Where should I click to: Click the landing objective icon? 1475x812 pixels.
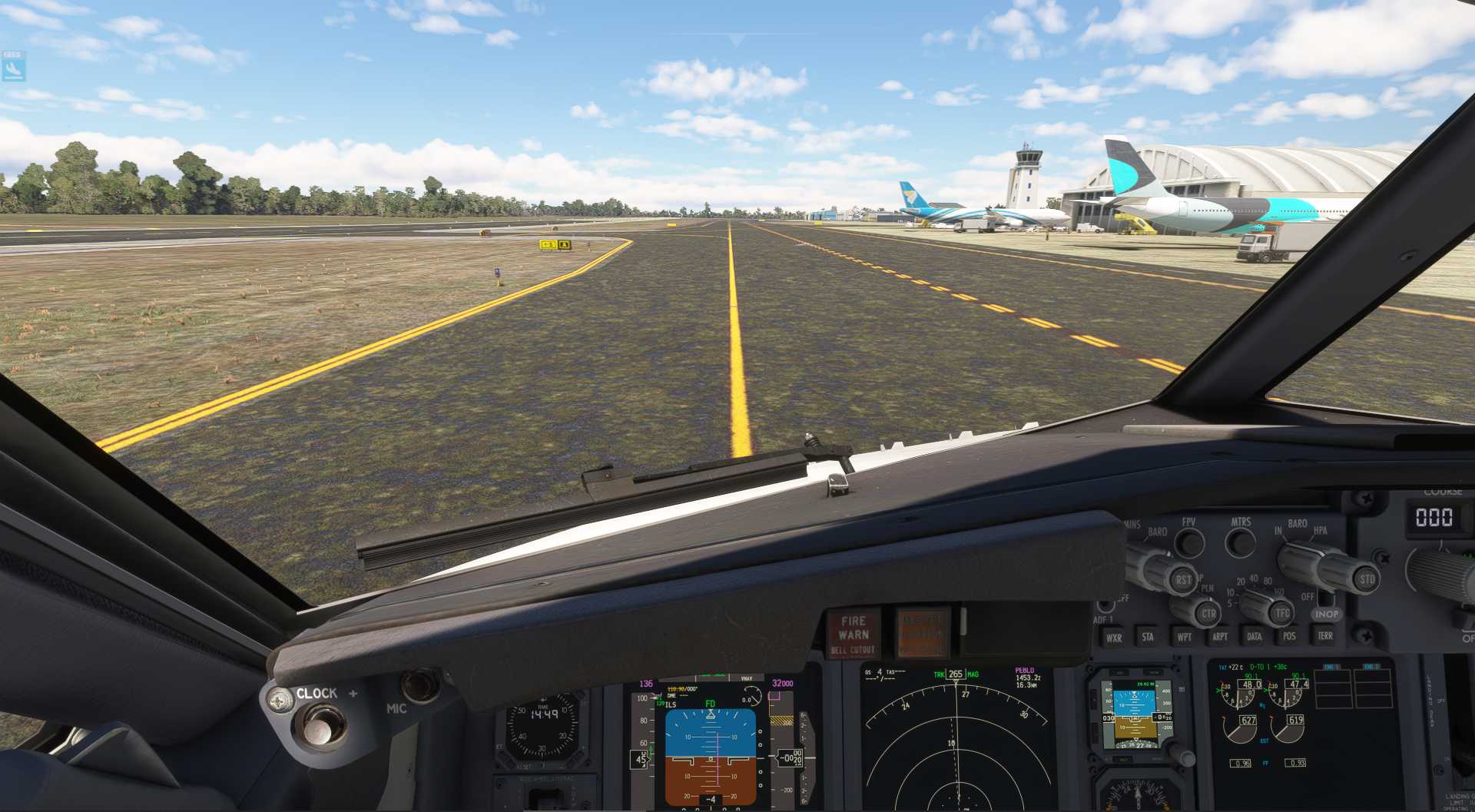[13, 68]
